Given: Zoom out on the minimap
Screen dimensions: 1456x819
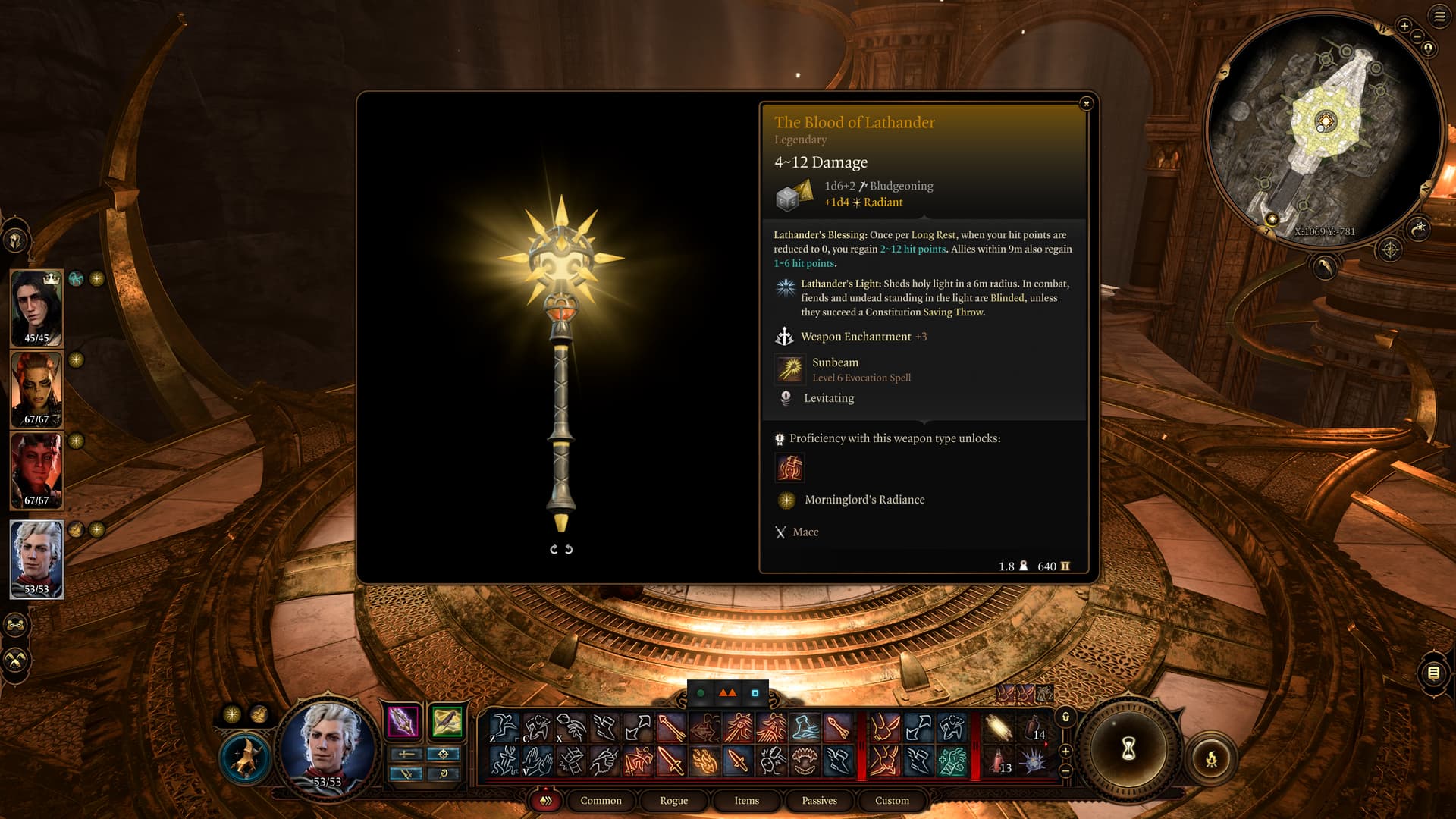Looking at the screenshot, I should pyautogui.click(x=1417, y=36).
